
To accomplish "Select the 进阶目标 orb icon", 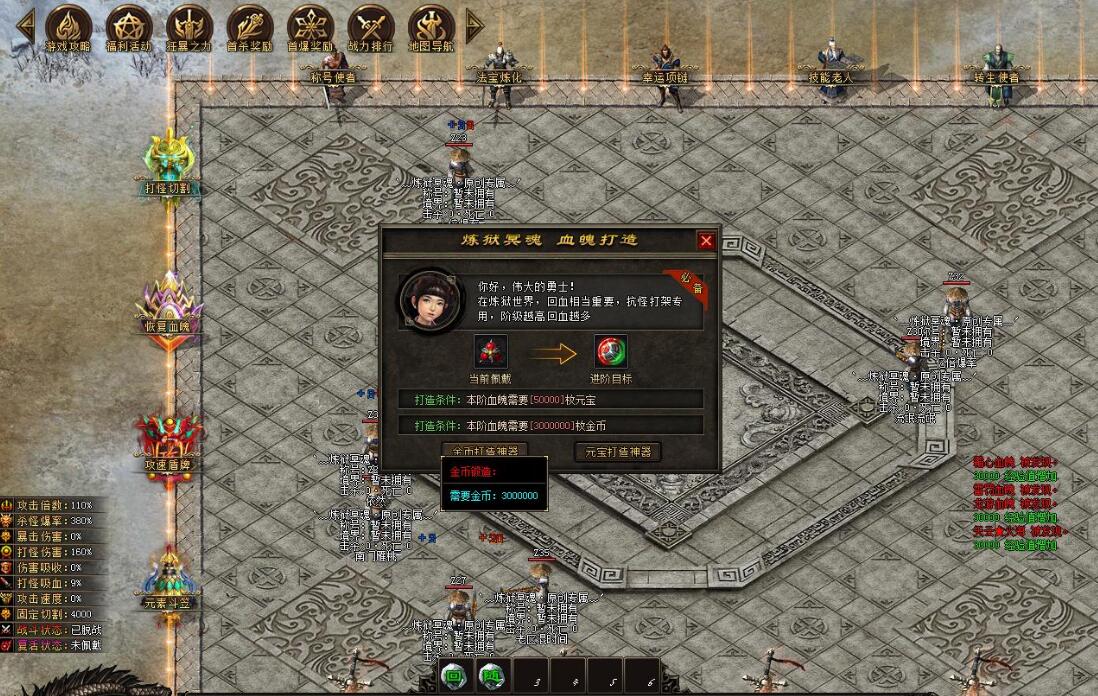I will [611, 352].
